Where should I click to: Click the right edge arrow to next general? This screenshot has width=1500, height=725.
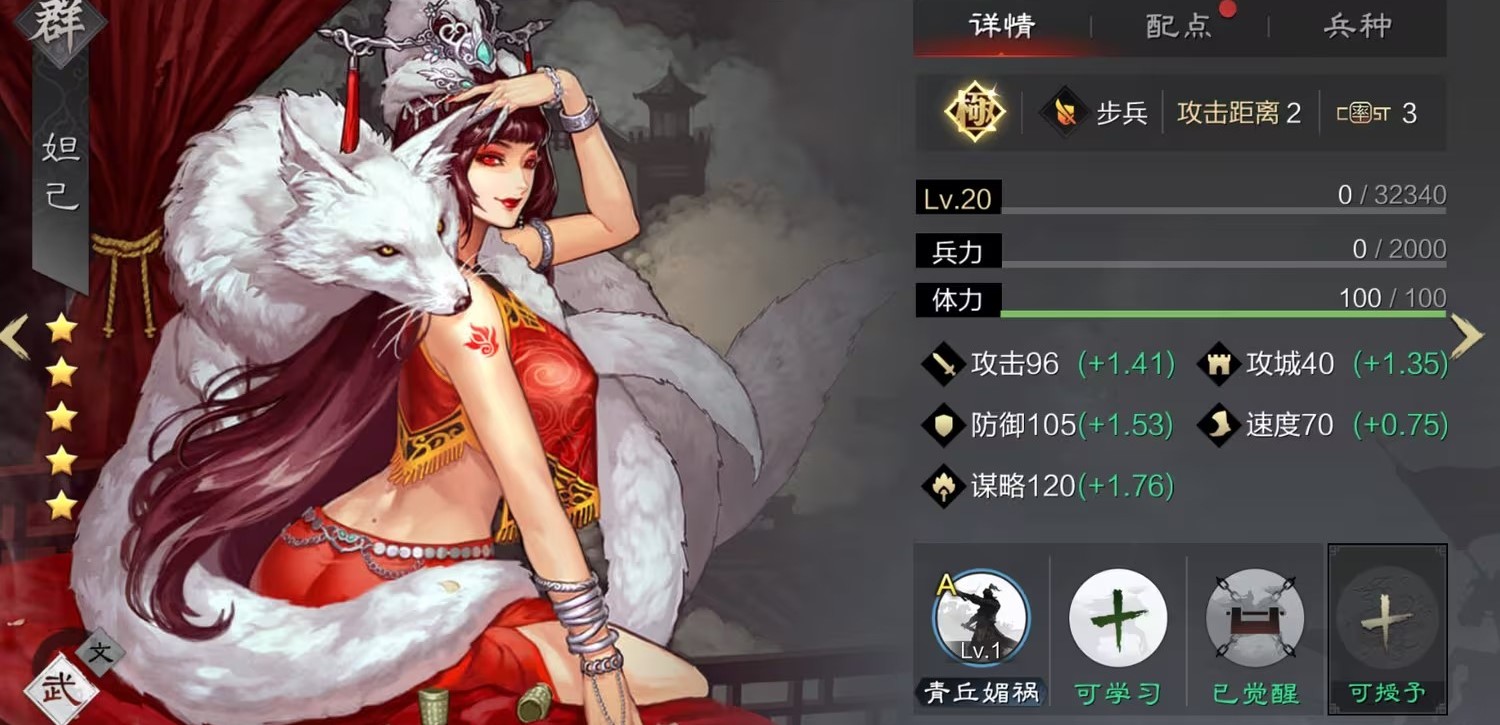(1467, 337)
